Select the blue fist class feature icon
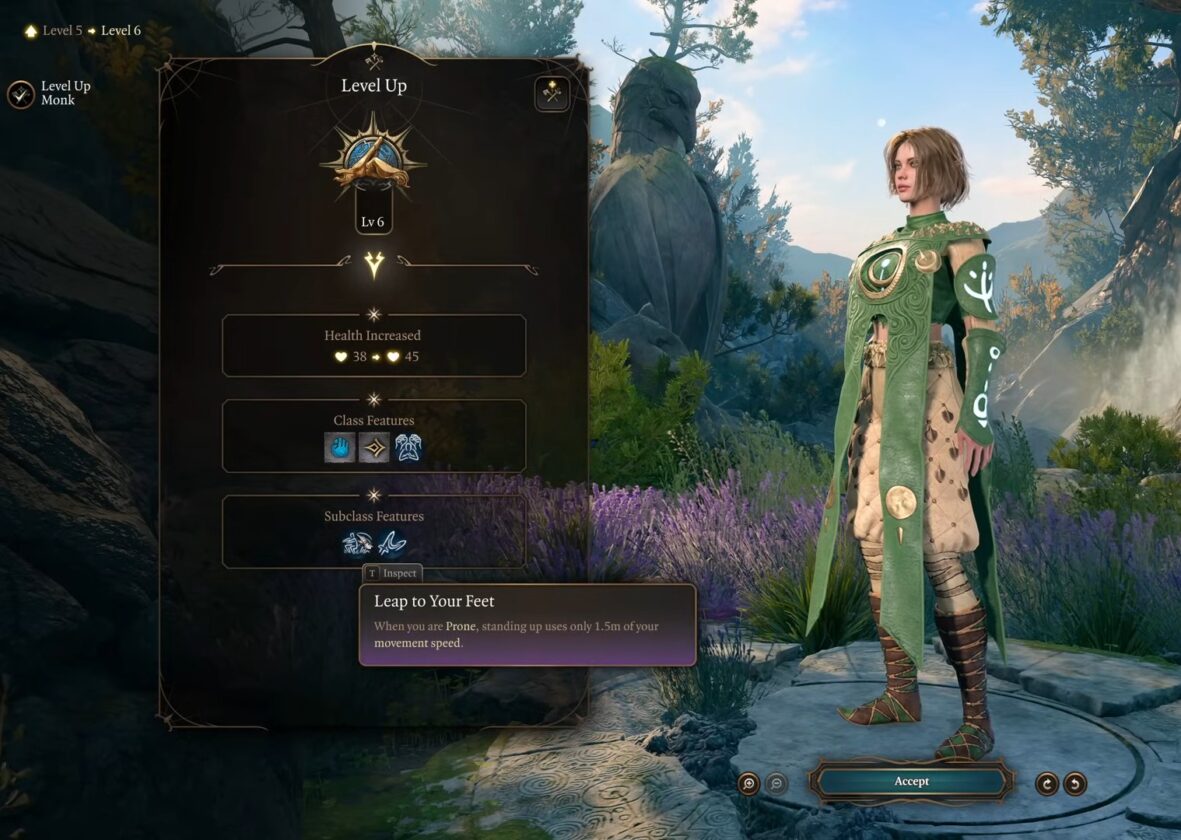 pyautogui.click(x=340, y=447)
